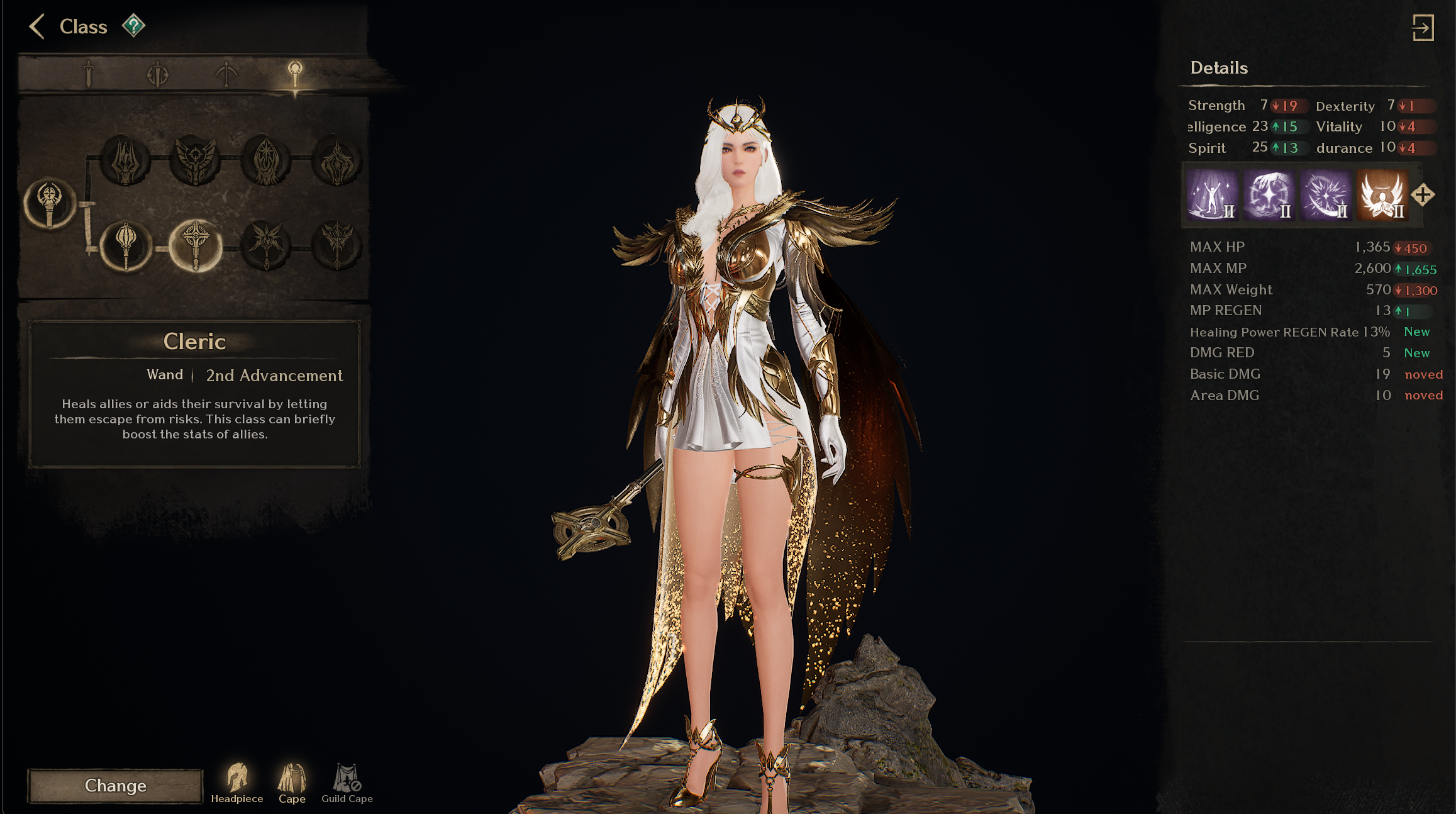Screen dimensions: 1456x814
Task: Choose the winged crest upper branch node
Action: [196, 160]
